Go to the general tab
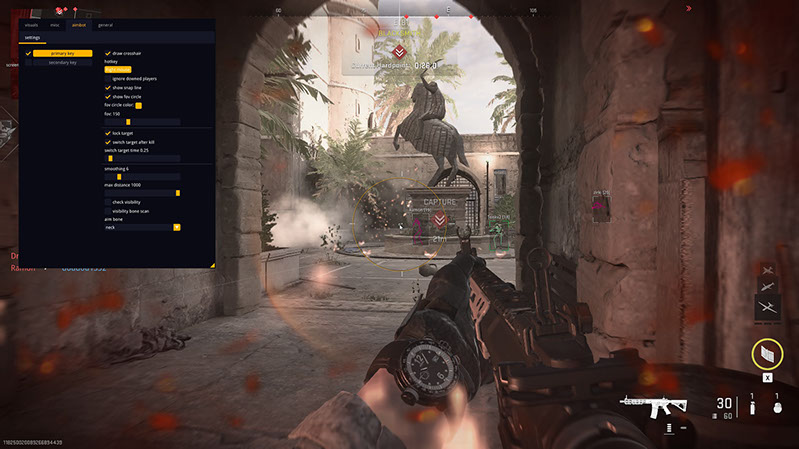Viewport: 799px width, 449px height. tap(105, 24)
